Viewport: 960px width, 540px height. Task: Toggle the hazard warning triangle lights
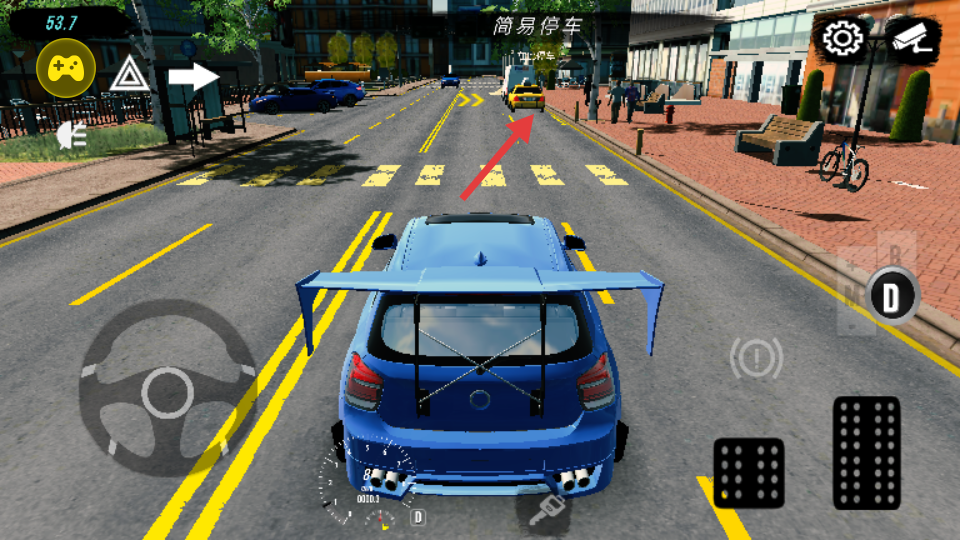pos(130,74)
